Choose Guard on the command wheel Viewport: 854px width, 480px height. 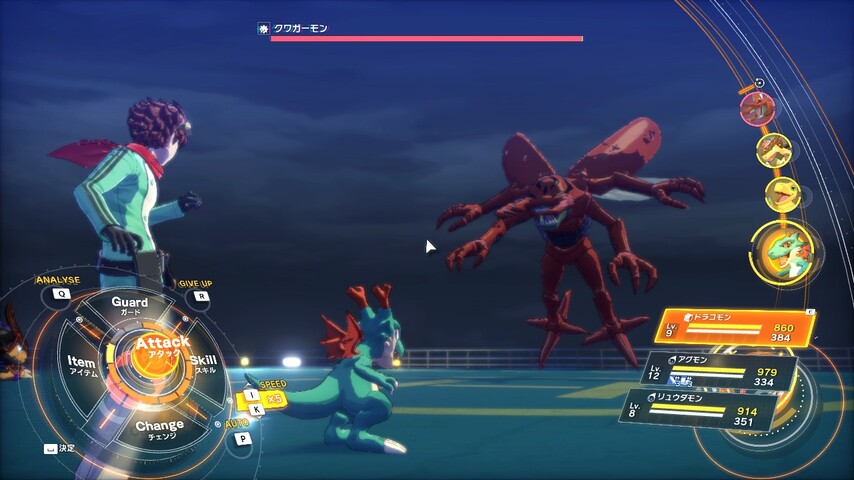pos(130,305)
